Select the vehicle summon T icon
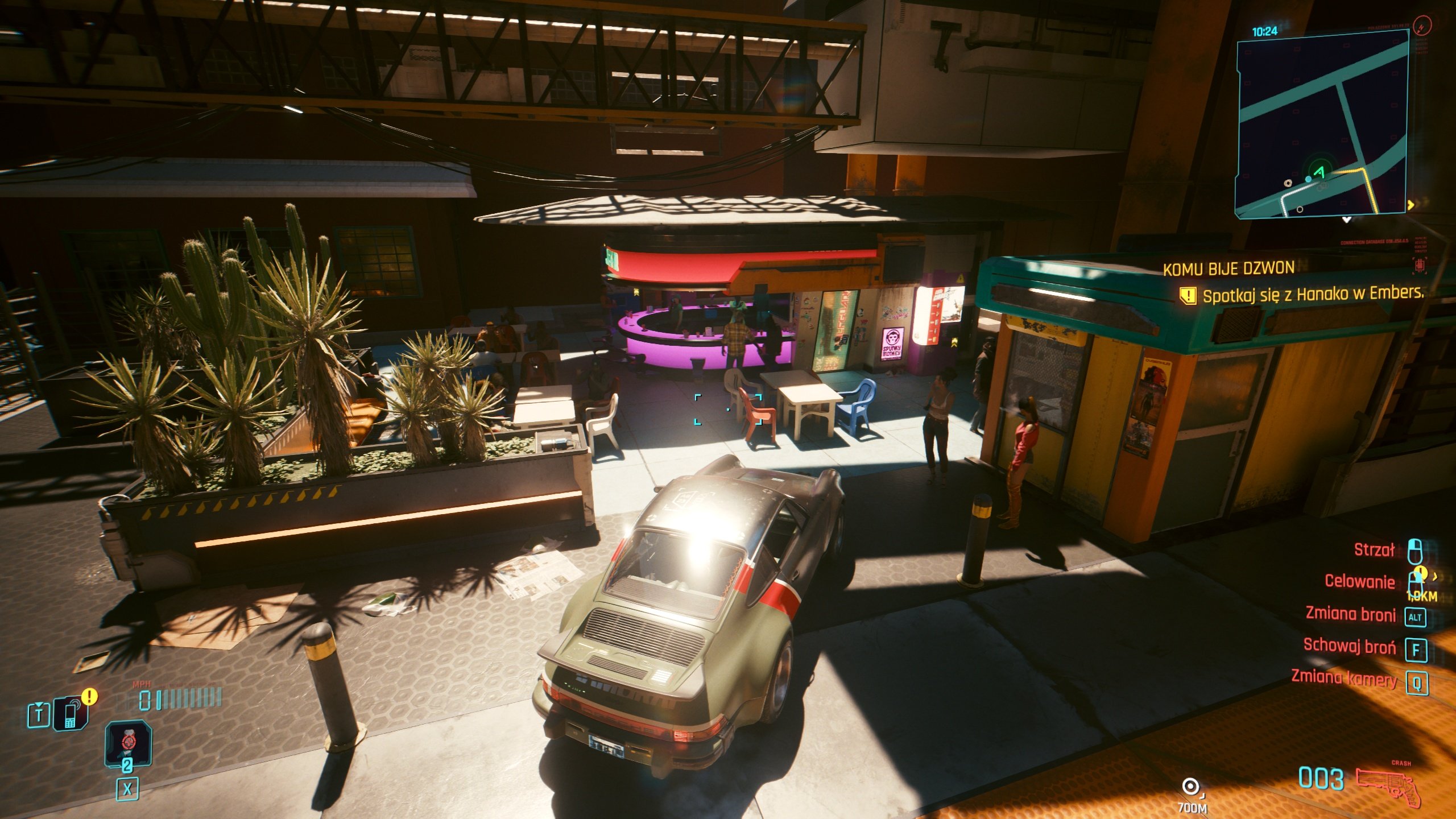The image size is (1456, 819). point(39,714)
